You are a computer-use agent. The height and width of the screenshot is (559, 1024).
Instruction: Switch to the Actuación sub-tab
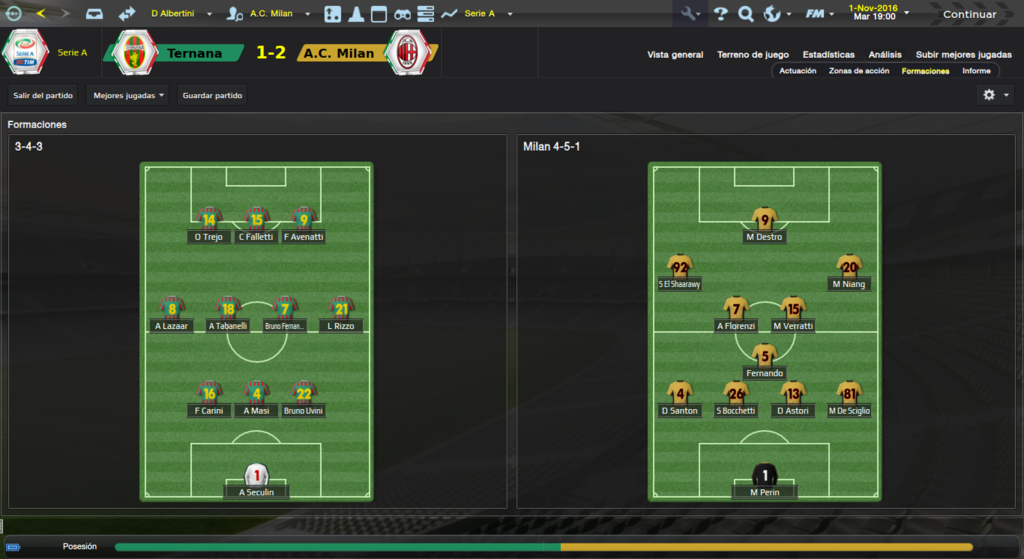[x=797, y=71]
